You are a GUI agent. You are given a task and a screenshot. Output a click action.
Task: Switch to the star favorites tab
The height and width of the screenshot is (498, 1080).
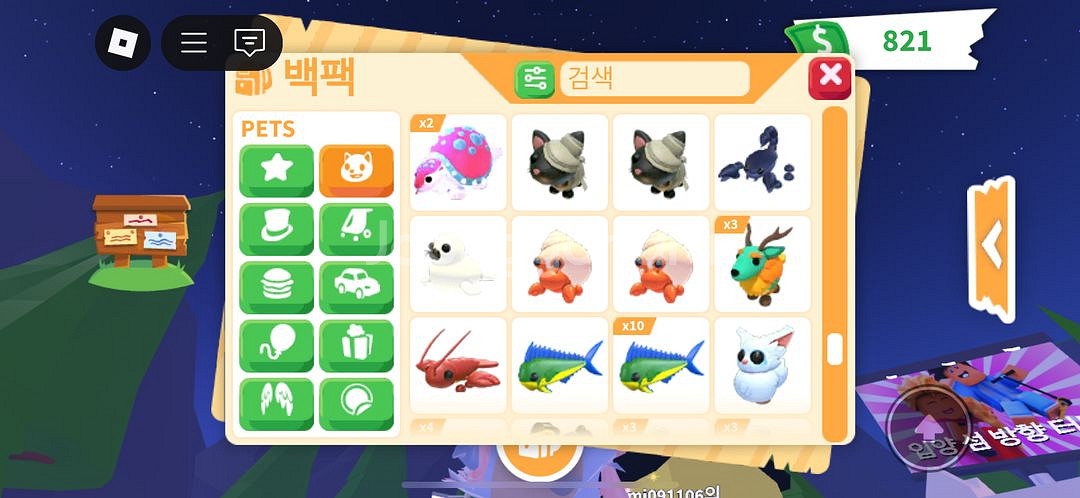276,170
